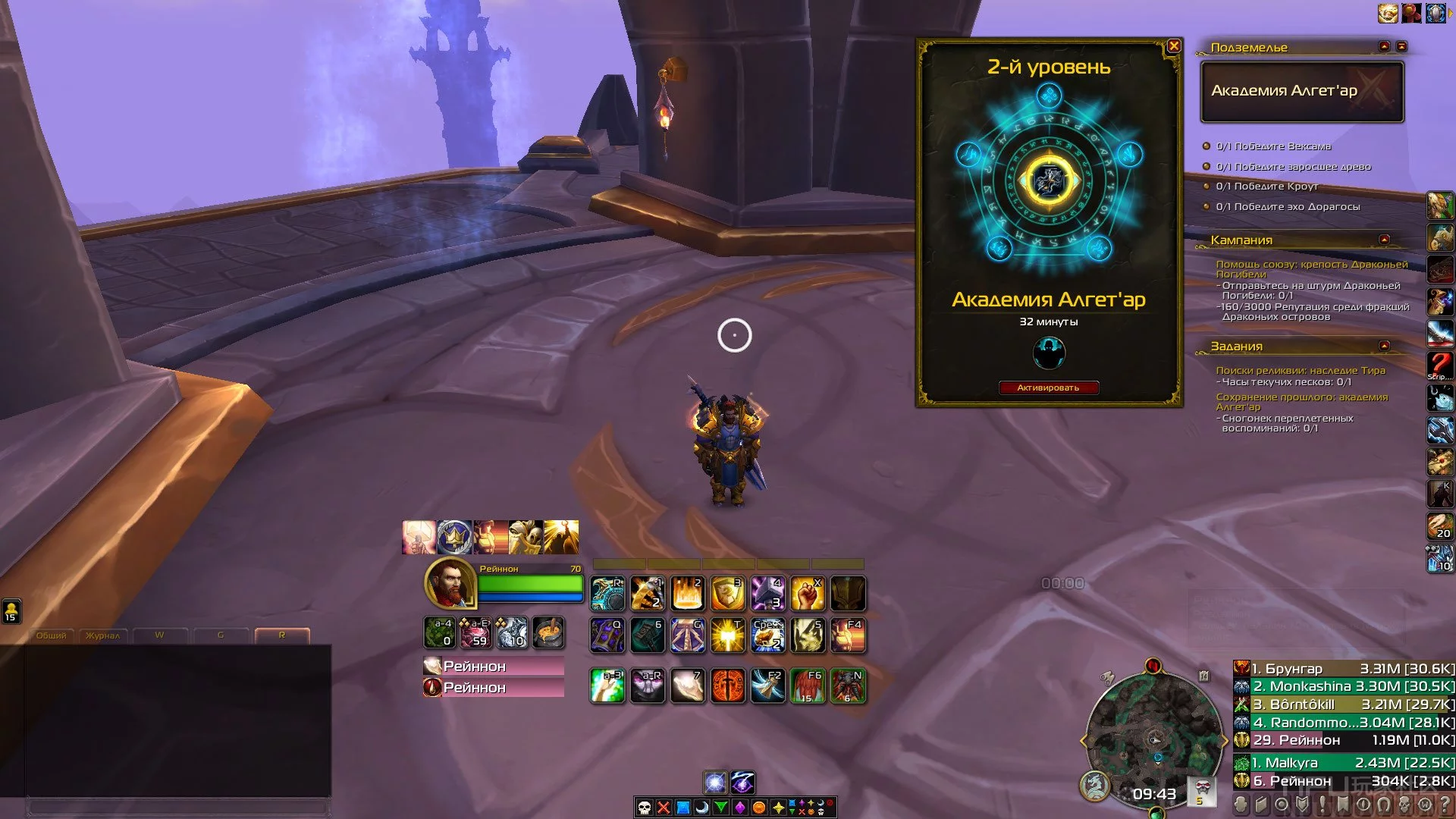Open the Академия Алгет'ар dungeon banner
Screen dimensions: 1456x819
(x=1301, y=91)
